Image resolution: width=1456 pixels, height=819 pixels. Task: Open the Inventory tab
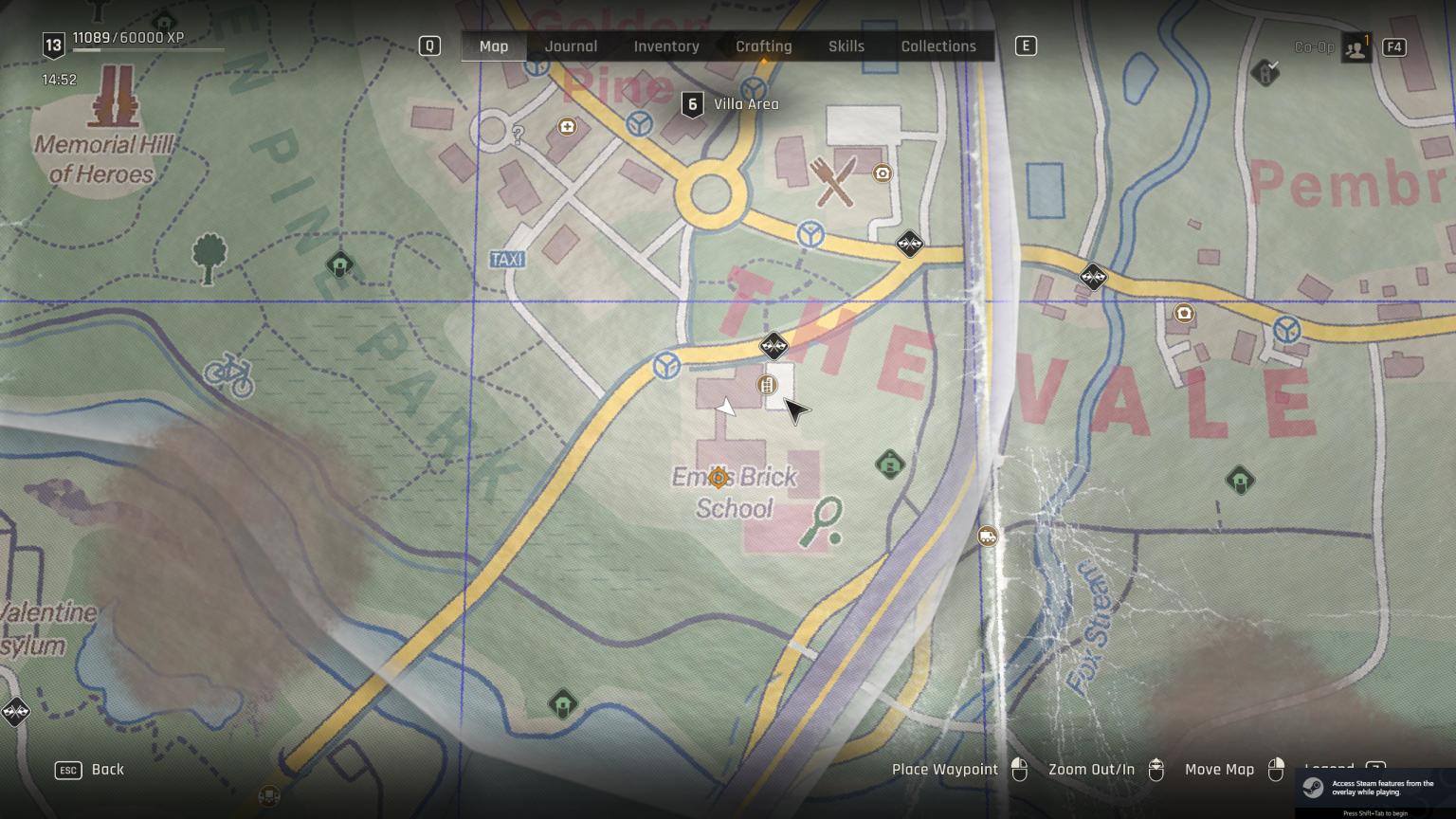(666, 45)
